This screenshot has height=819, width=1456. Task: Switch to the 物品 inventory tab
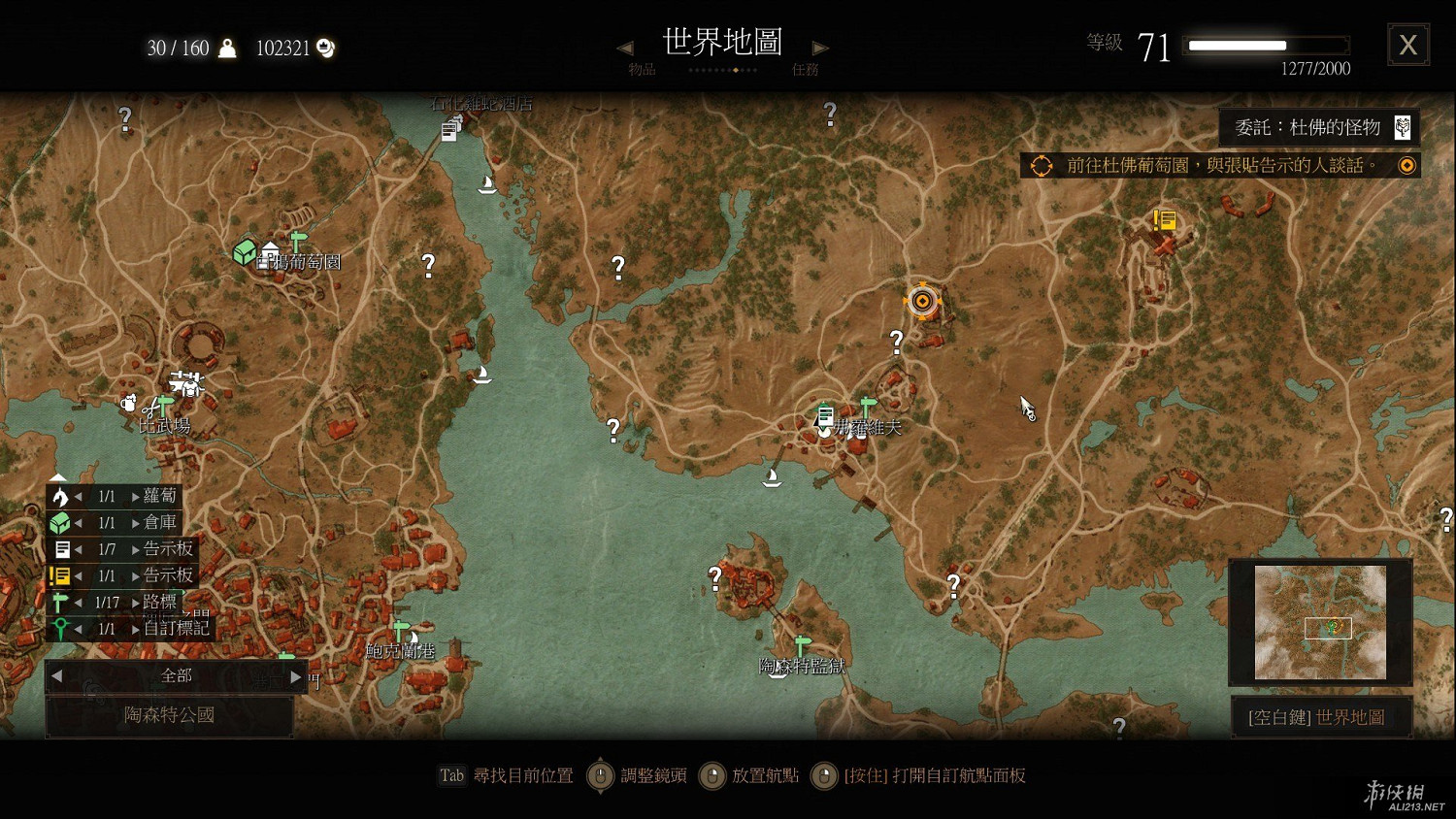click(x=643, y=69)
